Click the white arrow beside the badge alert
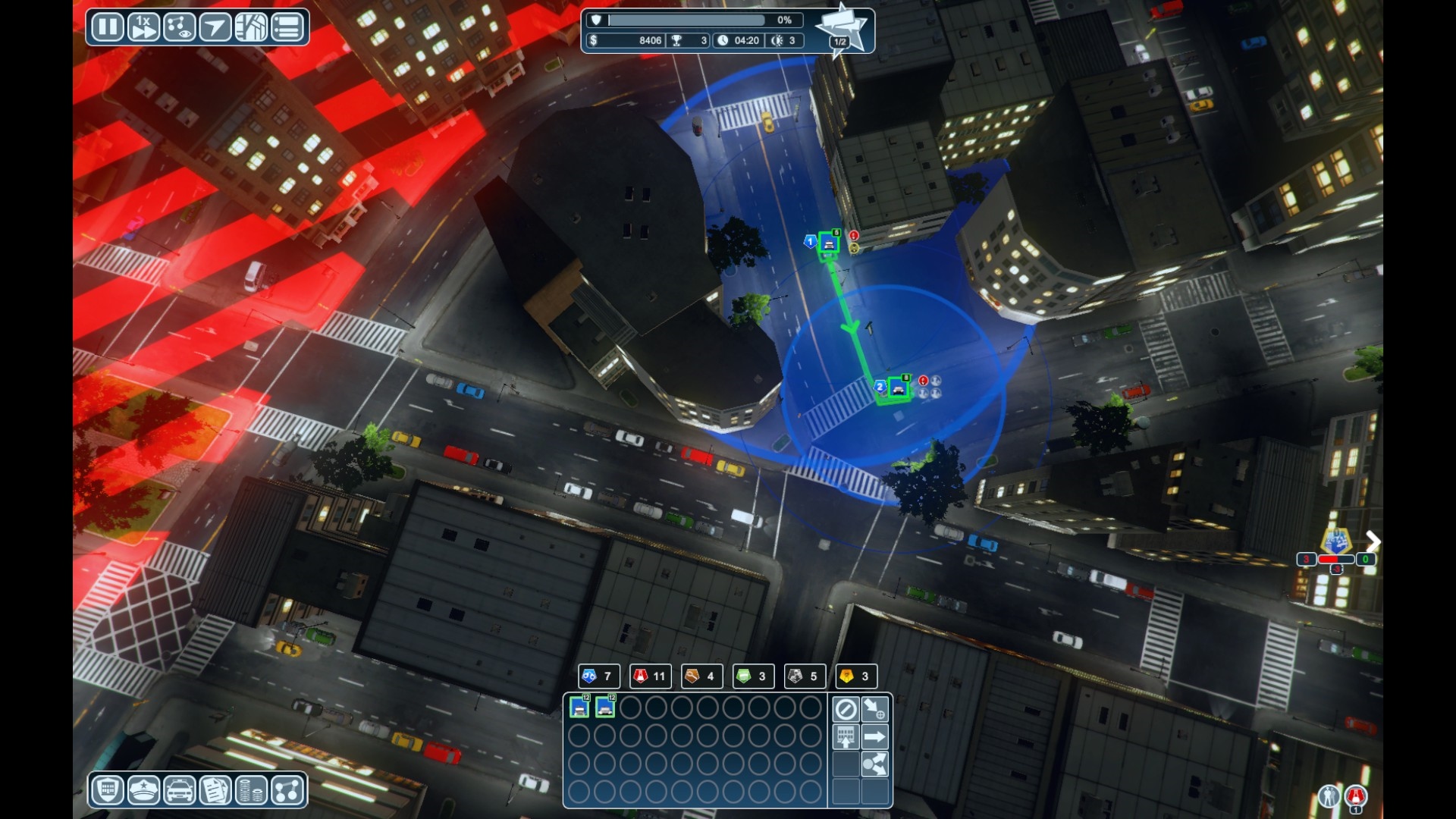 tap(1373, 541)
